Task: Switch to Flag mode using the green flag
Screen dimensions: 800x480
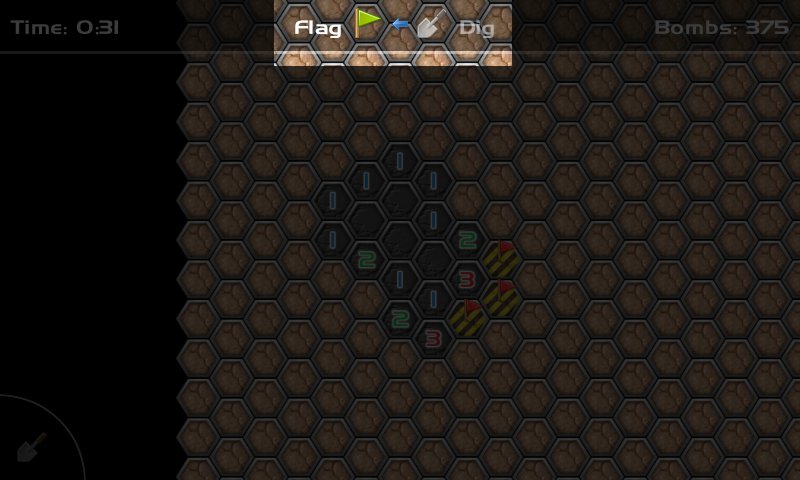Action: click(x=368, y=23)
